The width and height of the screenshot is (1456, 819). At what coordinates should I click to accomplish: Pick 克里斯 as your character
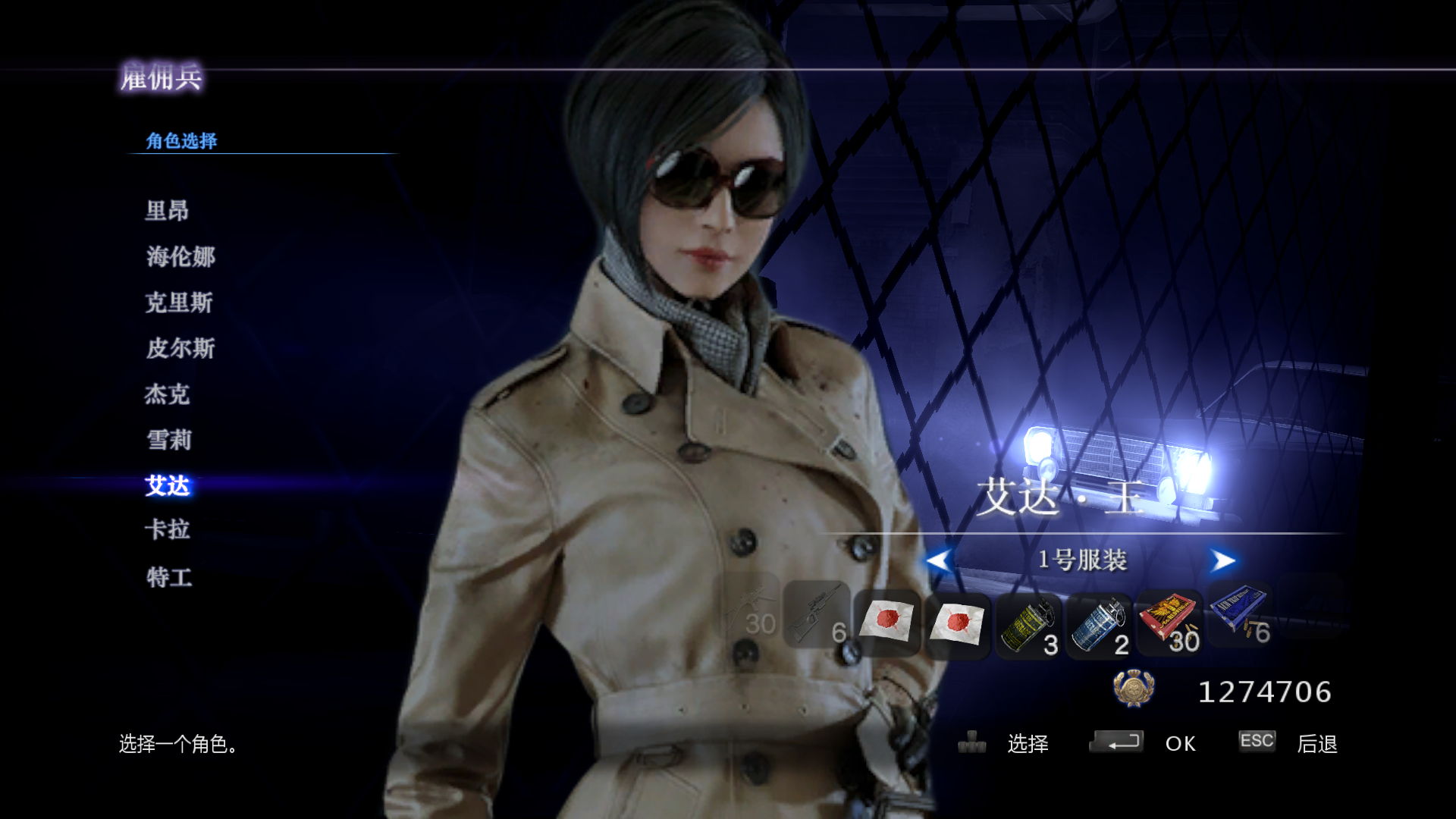coord(179,303)
